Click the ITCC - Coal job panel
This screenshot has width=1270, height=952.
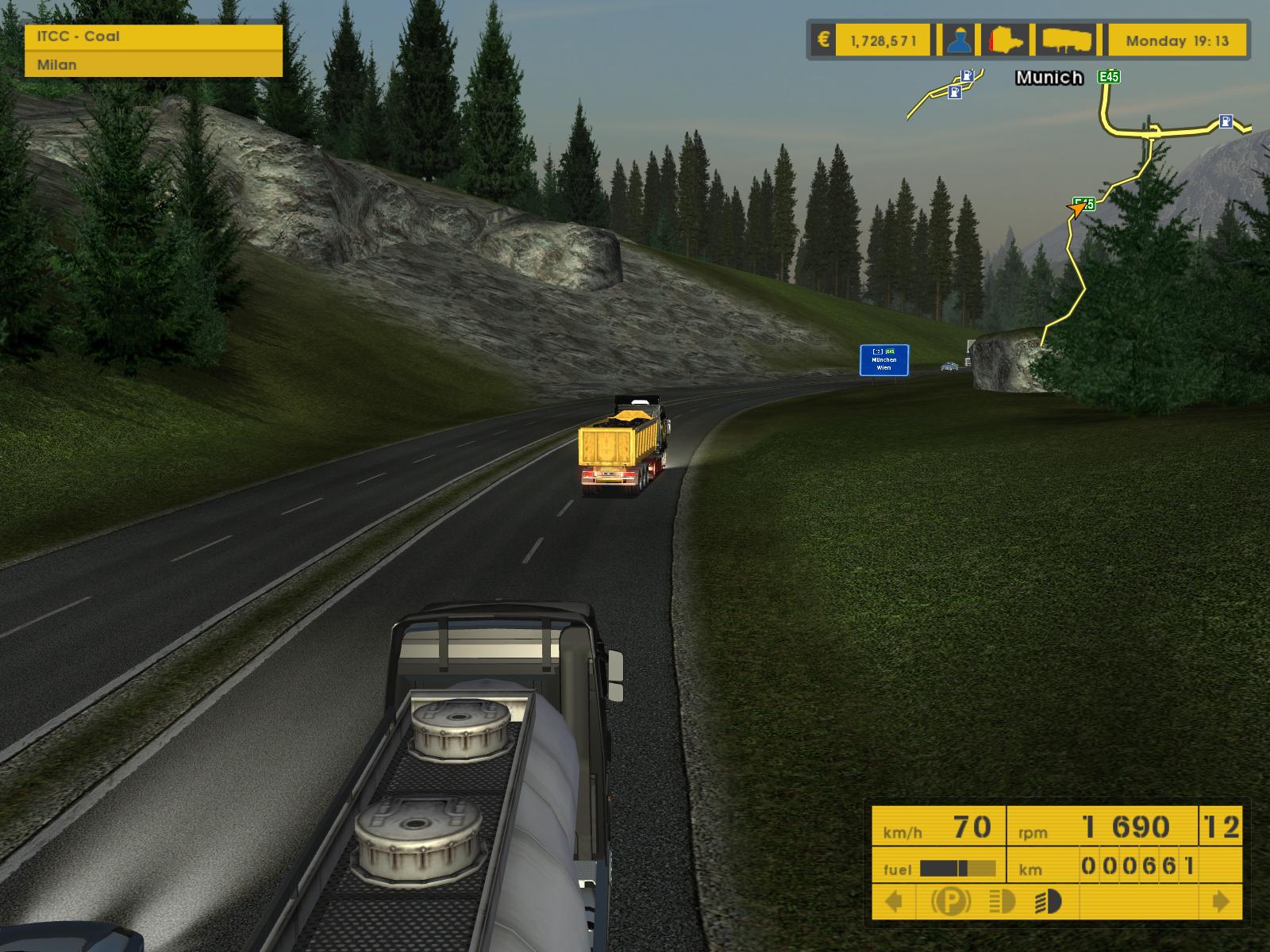(153, 36)
